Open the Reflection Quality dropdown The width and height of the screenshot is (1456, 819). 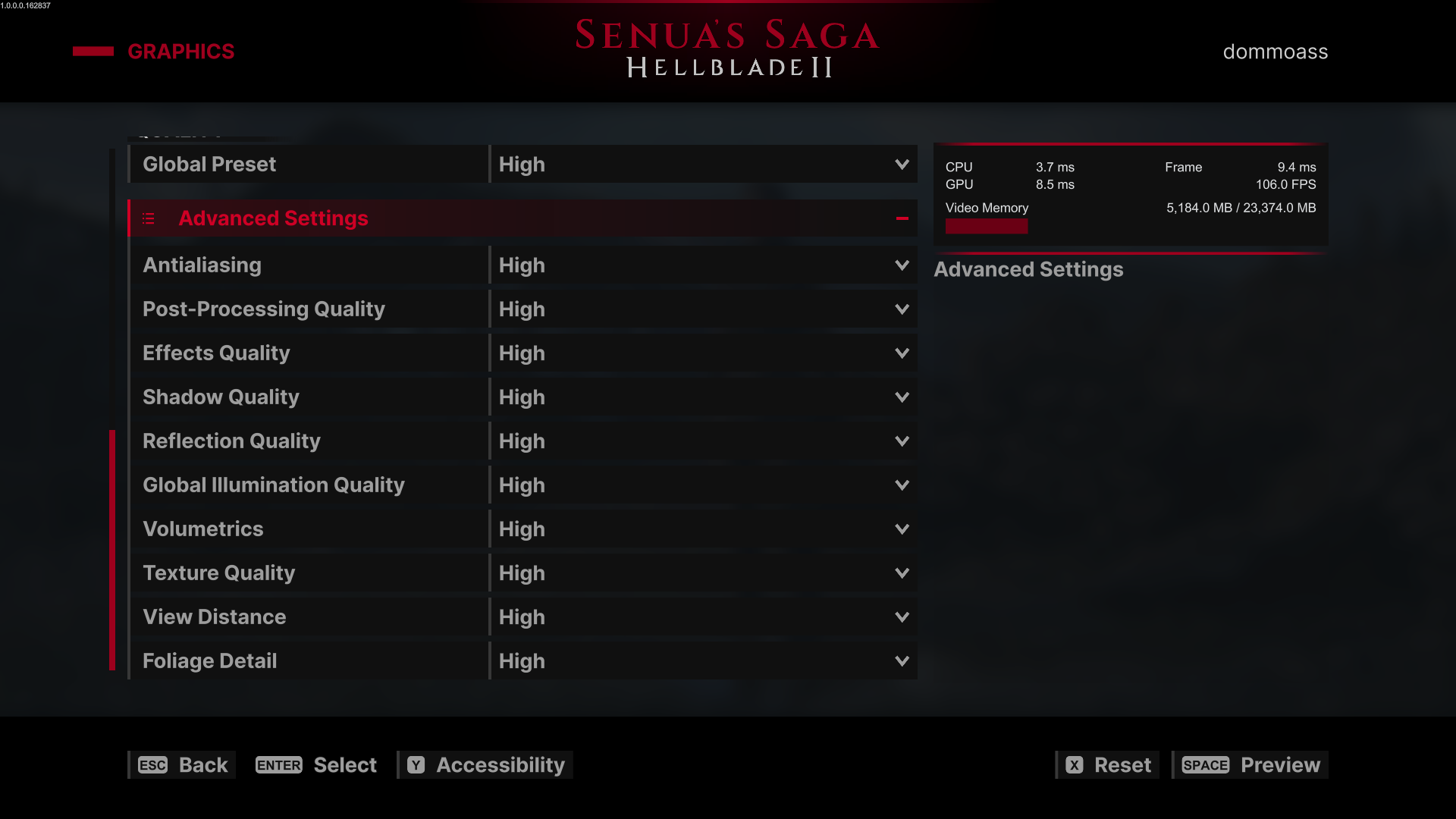(x=703, y=441)
